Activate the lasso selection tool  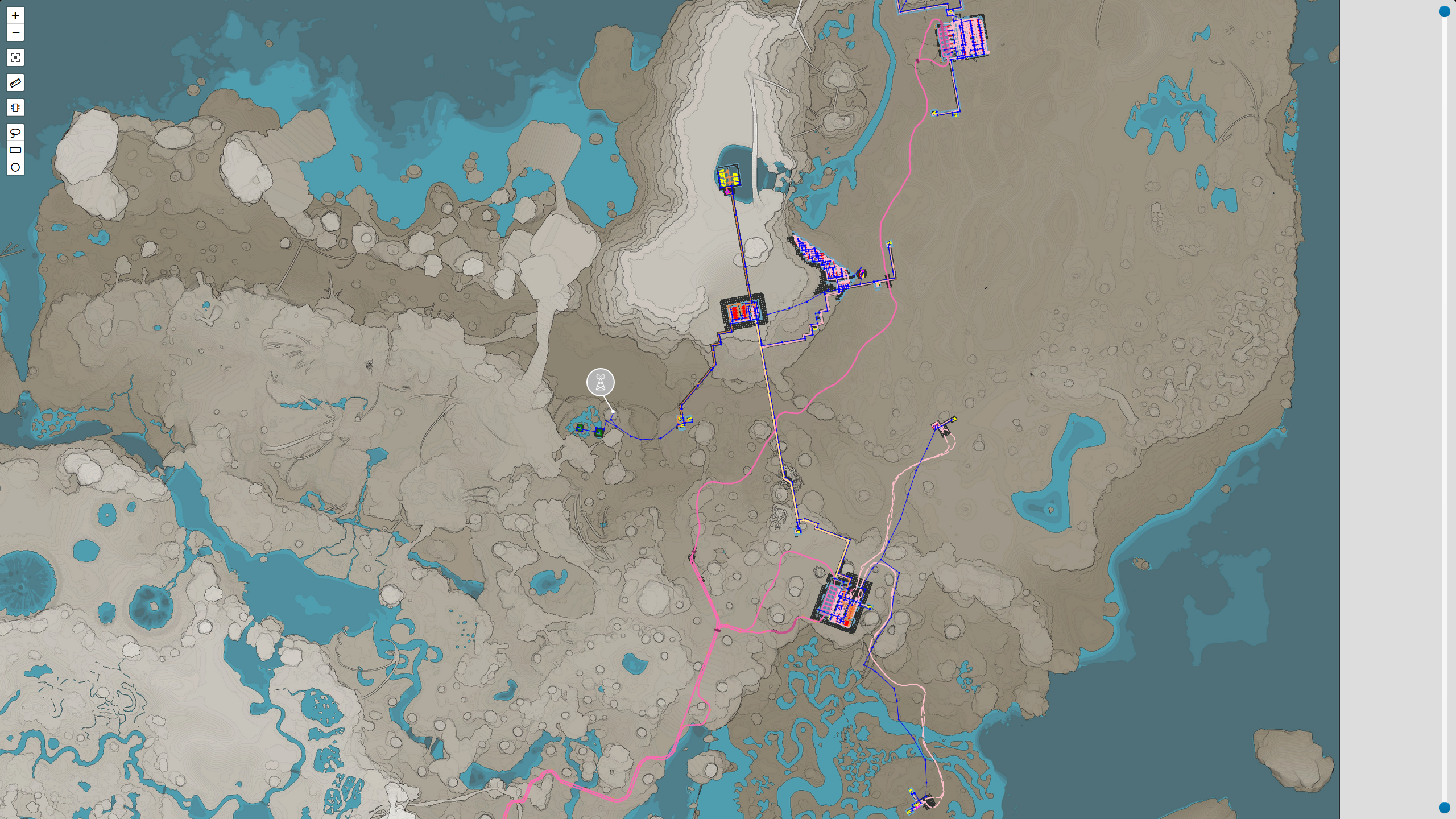pos(15,132)
